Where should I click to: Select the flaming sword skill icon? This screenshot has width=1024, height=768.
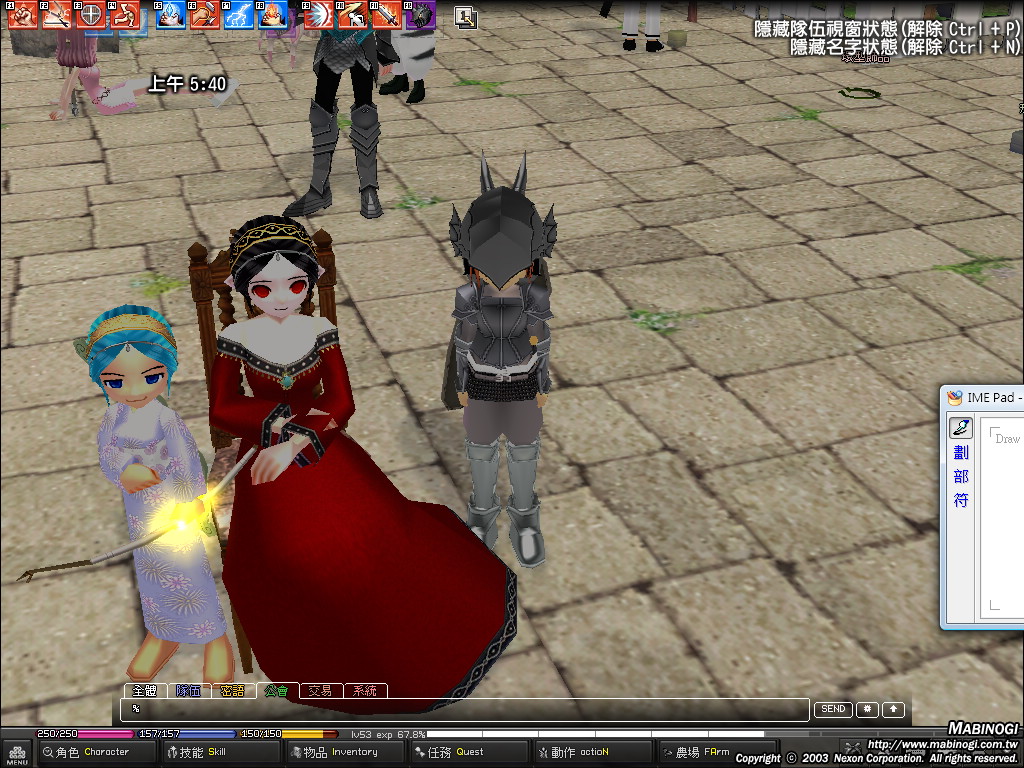tap(386, 14)
